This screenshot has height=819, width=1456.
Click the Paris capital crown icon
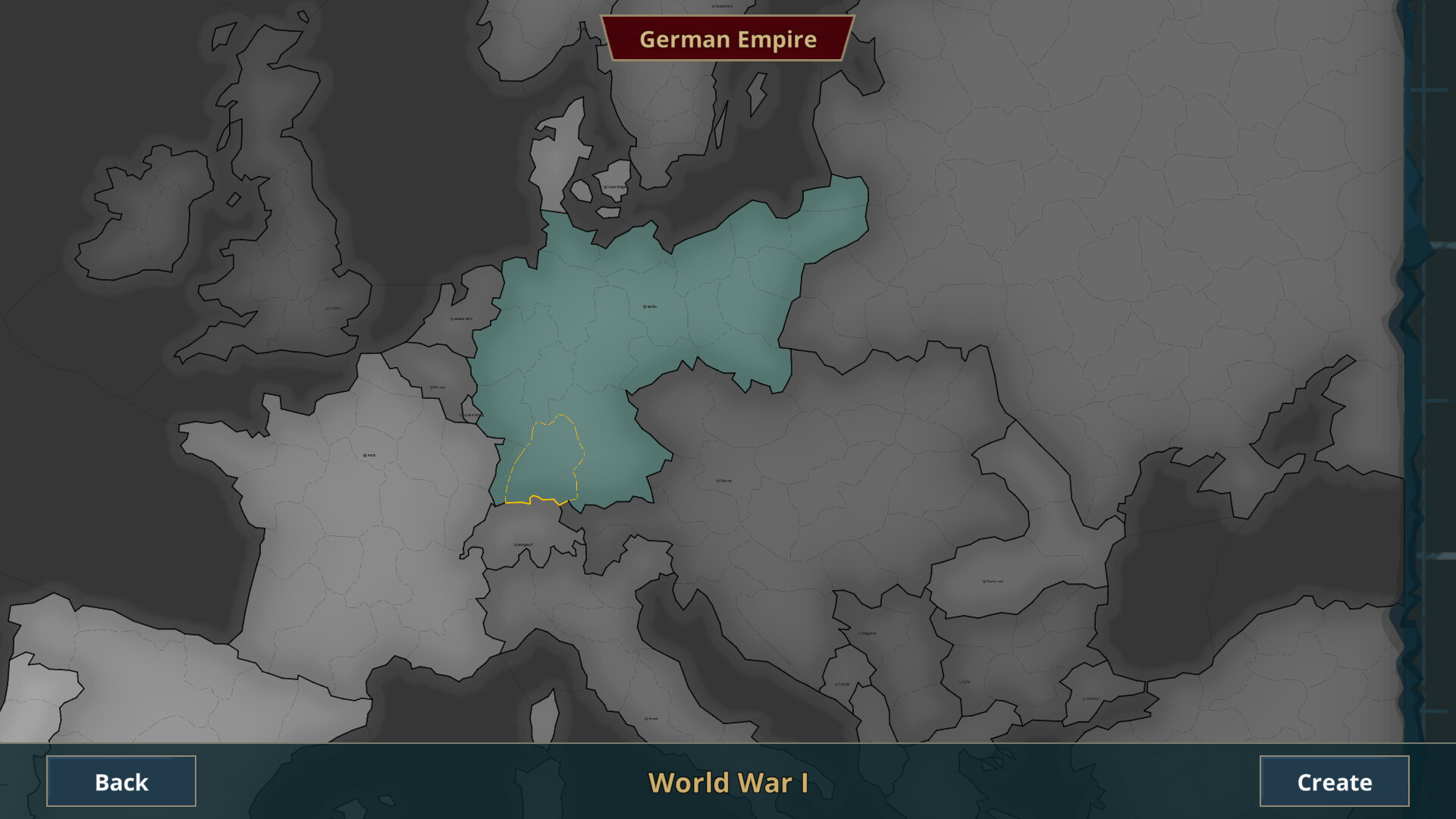(x=365, y=455)
